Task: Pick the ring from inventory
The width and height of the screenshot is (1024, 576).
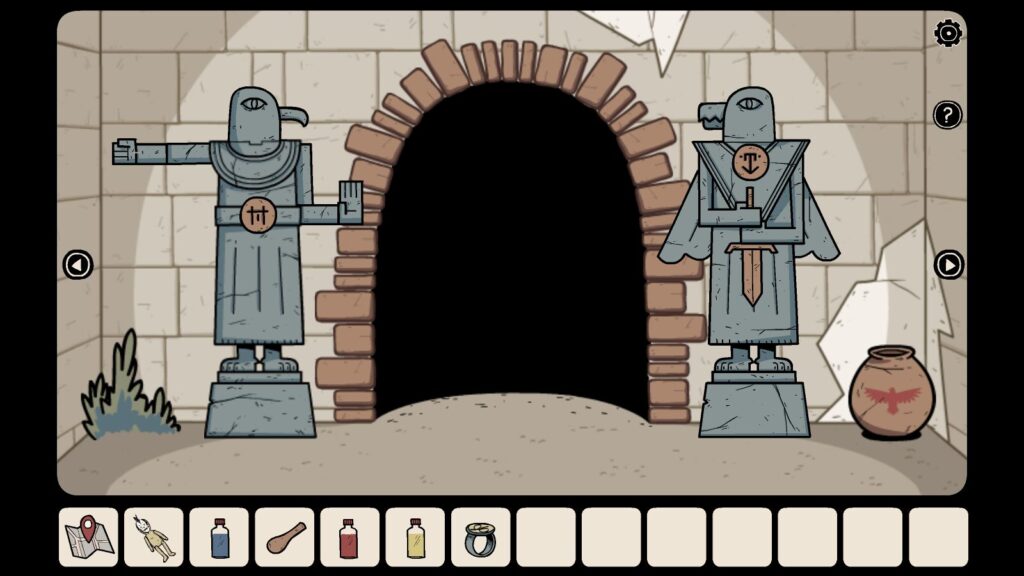Action: [481, 537]
